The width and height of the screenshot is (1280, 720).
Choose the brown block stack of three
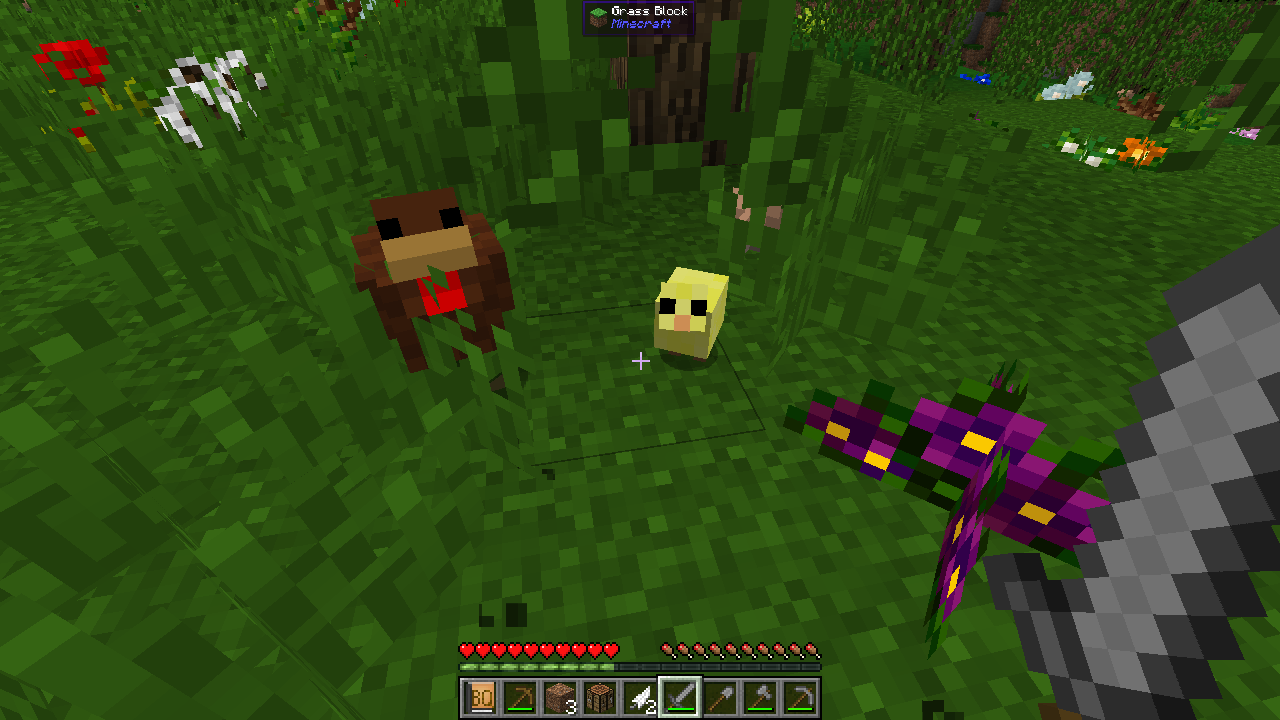tap(560, 698)
